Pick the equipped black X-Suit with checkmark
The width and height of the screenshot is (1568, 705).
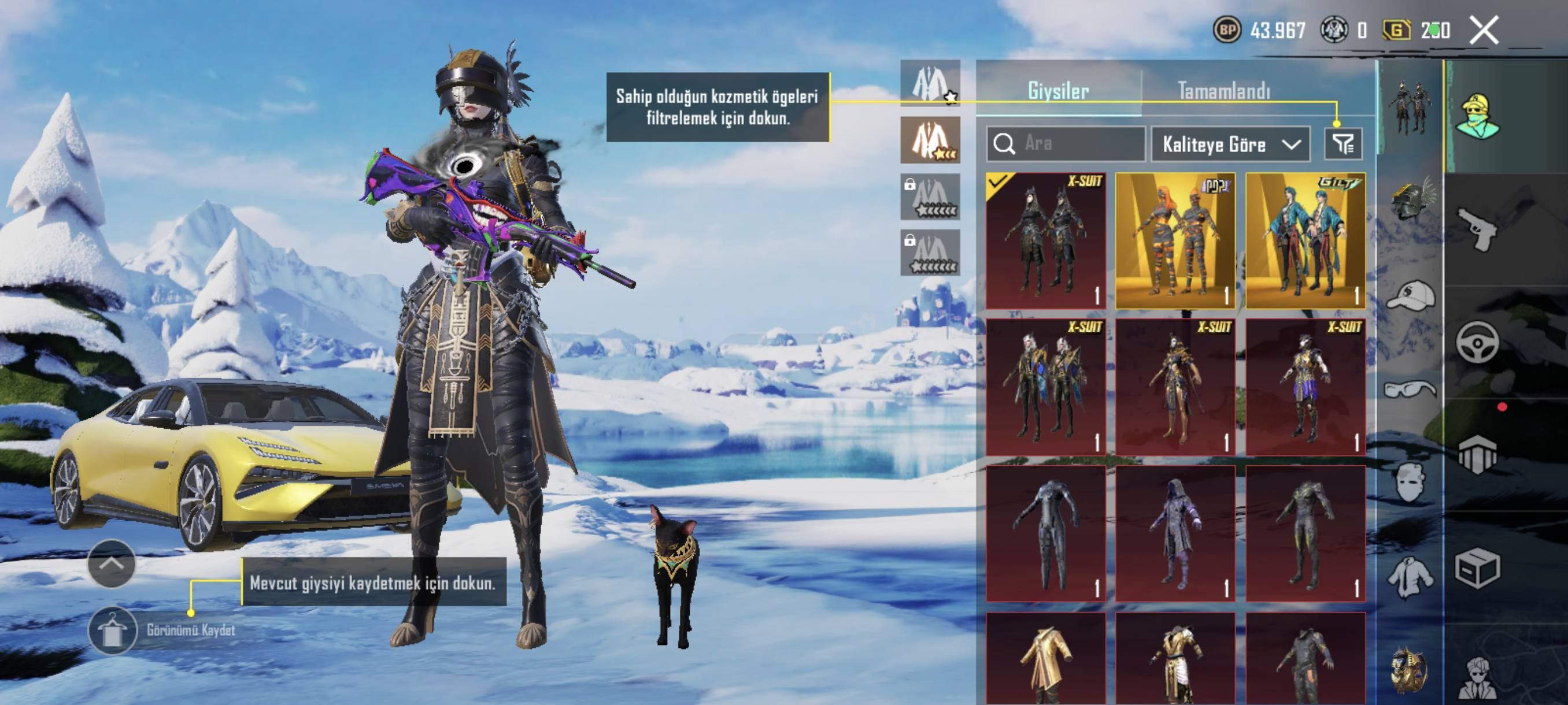(x=1046, y=241)
